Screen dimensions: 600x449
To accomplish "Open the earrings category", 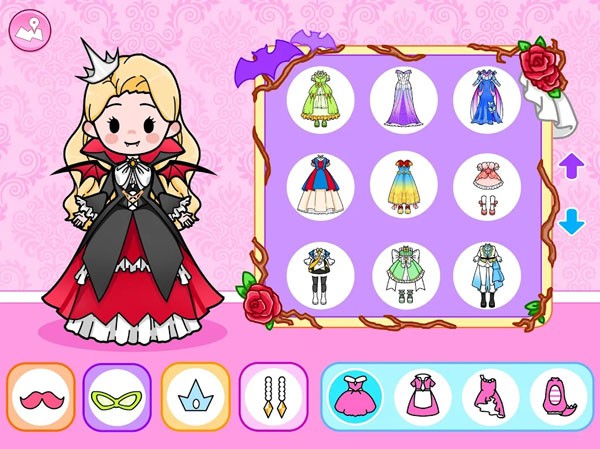I will [272, 397].
